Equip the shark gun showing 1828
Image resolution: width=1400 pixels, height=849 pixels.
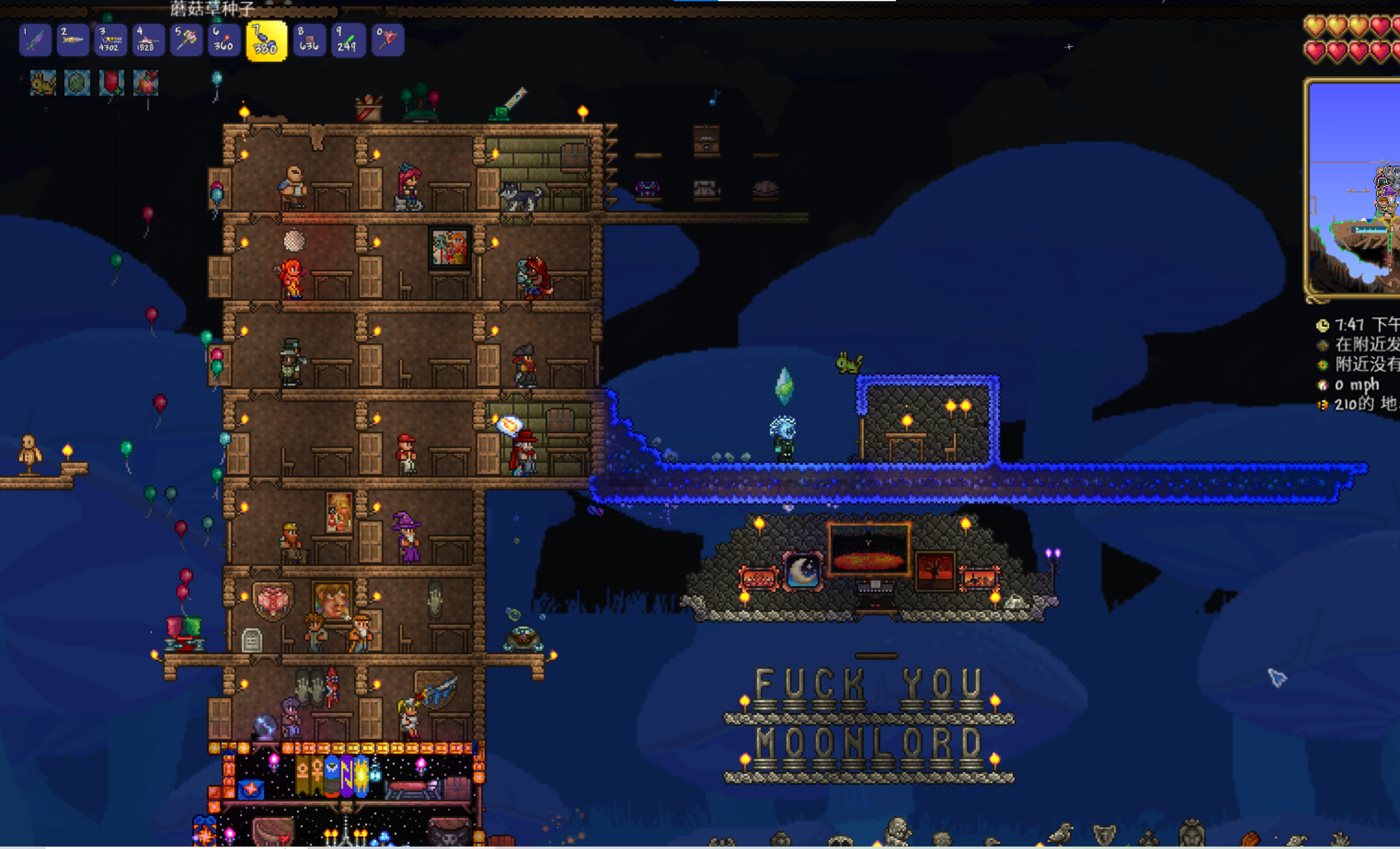pos(148,40)
